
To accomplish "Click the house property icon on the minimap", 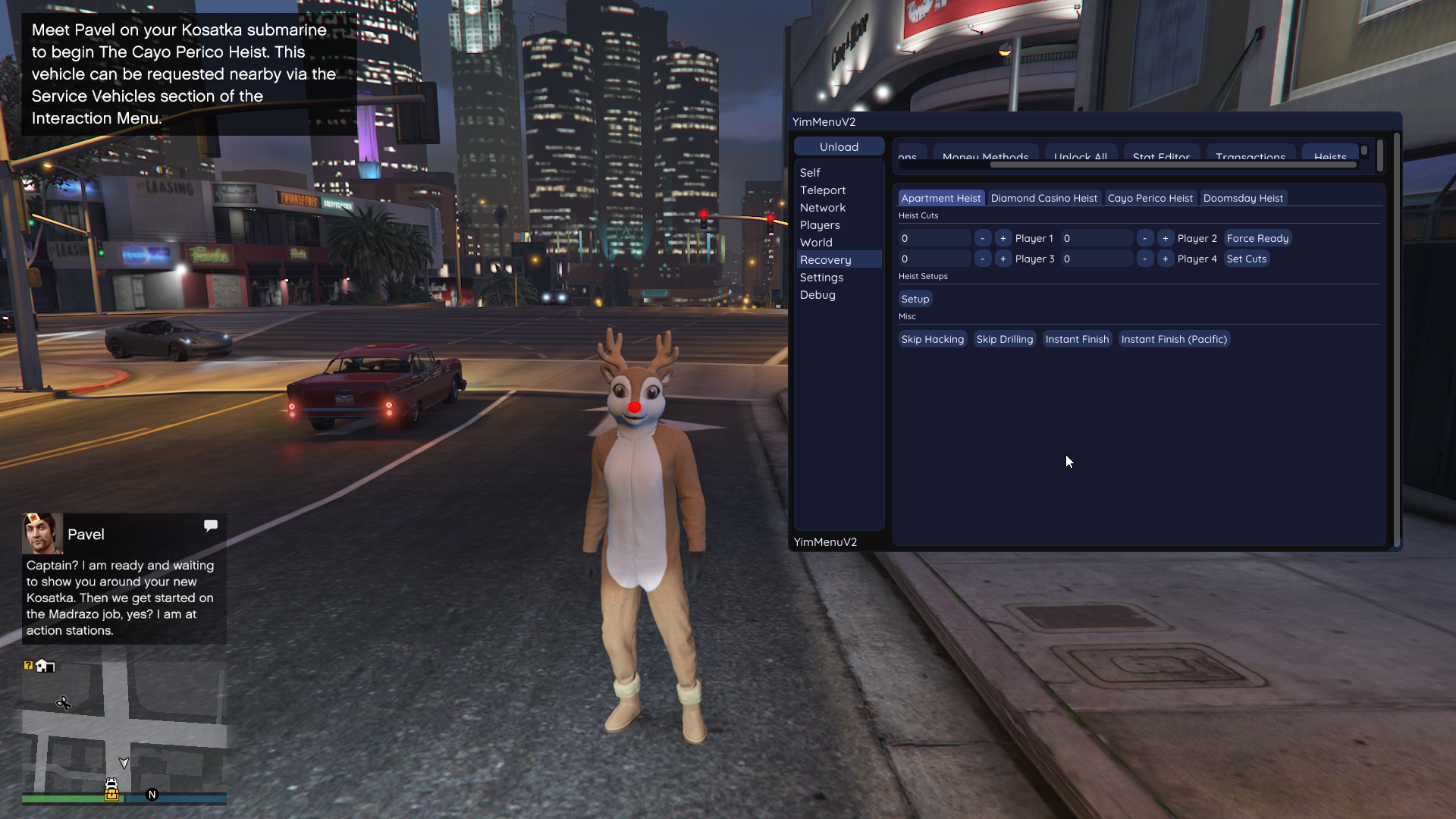I will tap(46, 665).
